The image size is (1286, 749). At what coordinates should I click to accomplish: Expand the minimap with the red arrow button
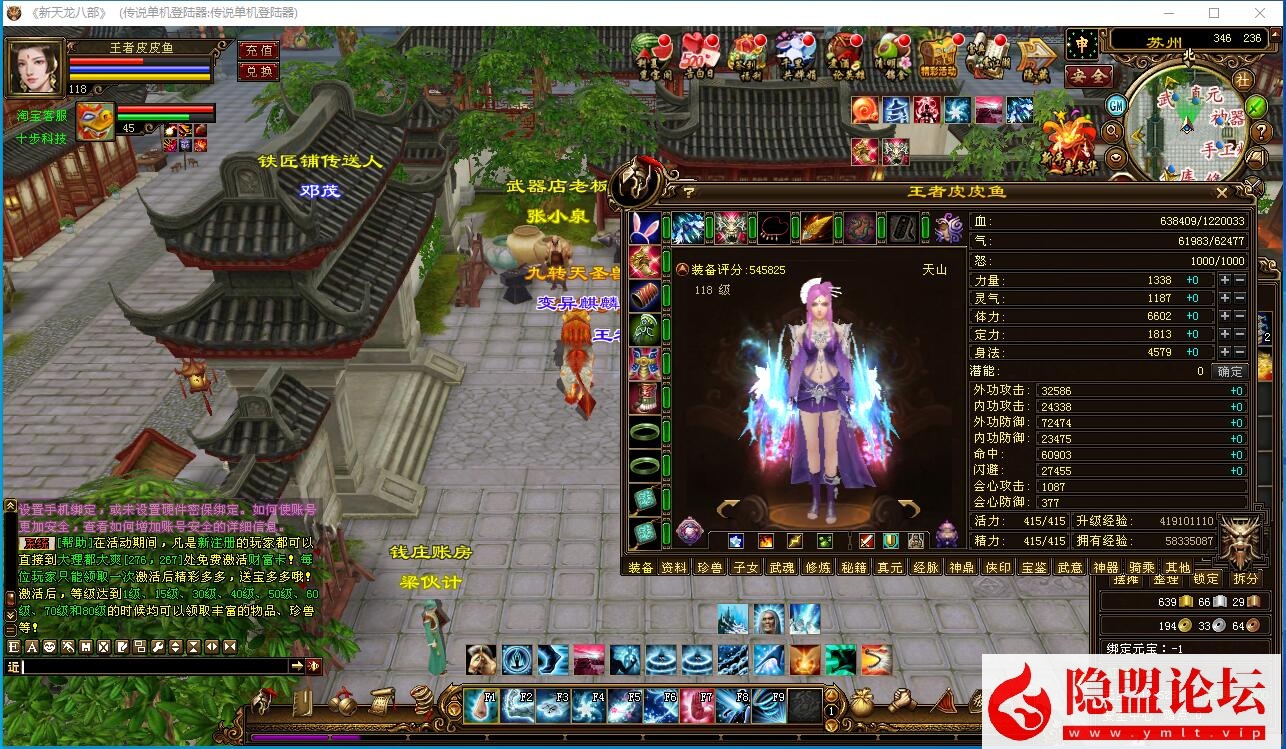click(1275, 35)
